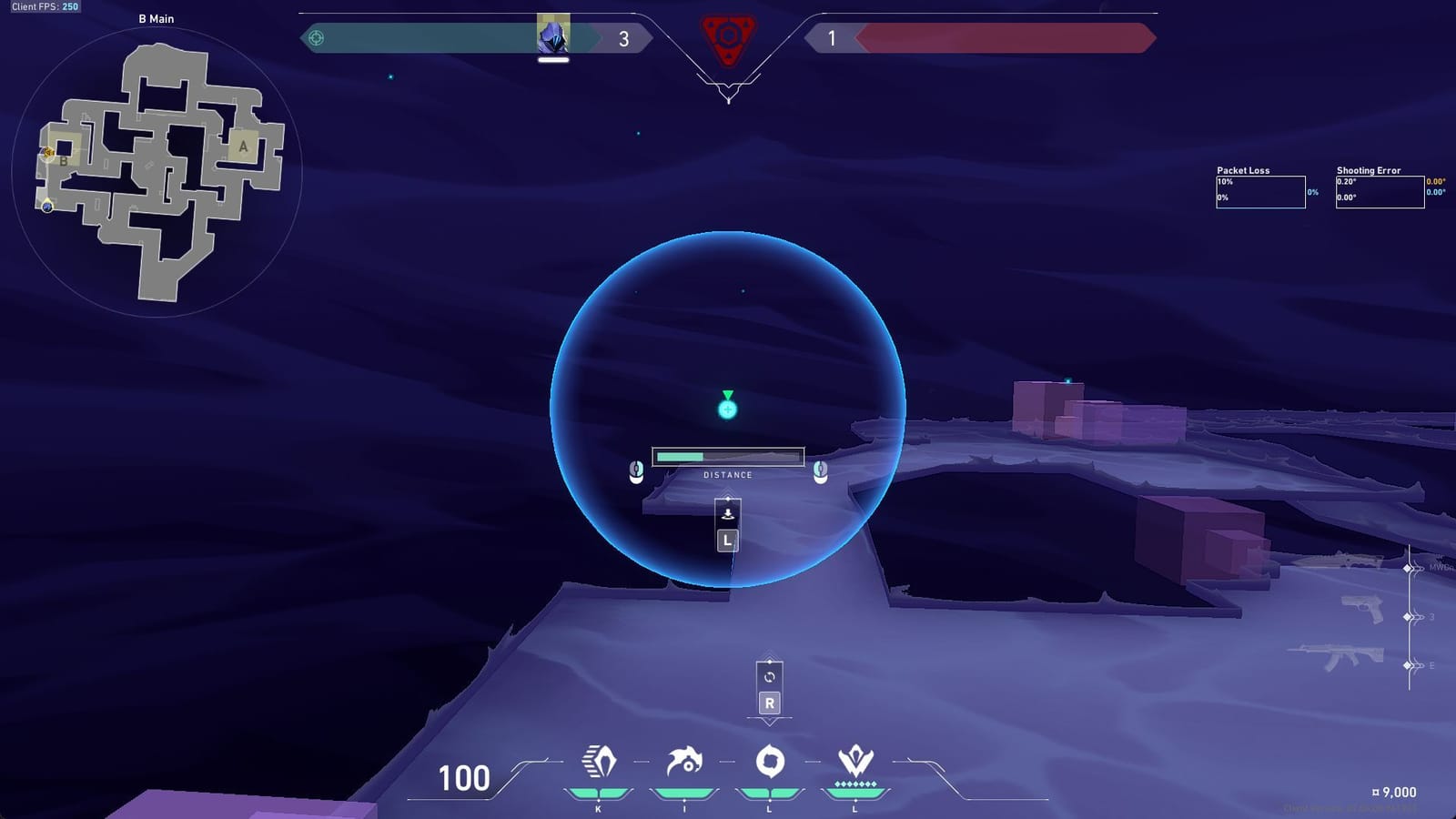The height and width of the screenshot is (819, 1456).
Task: Click inside the Packet Loss input box
Action: tap(1261, 191)
